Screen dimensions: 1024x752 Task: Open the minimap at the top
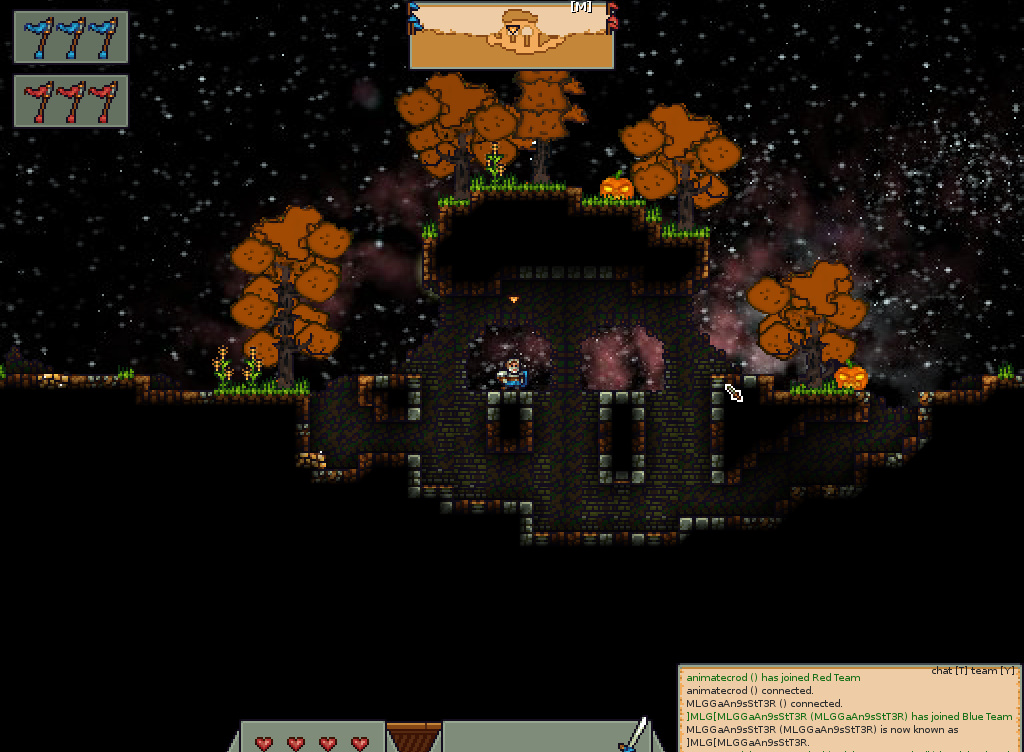click(511, 36)
